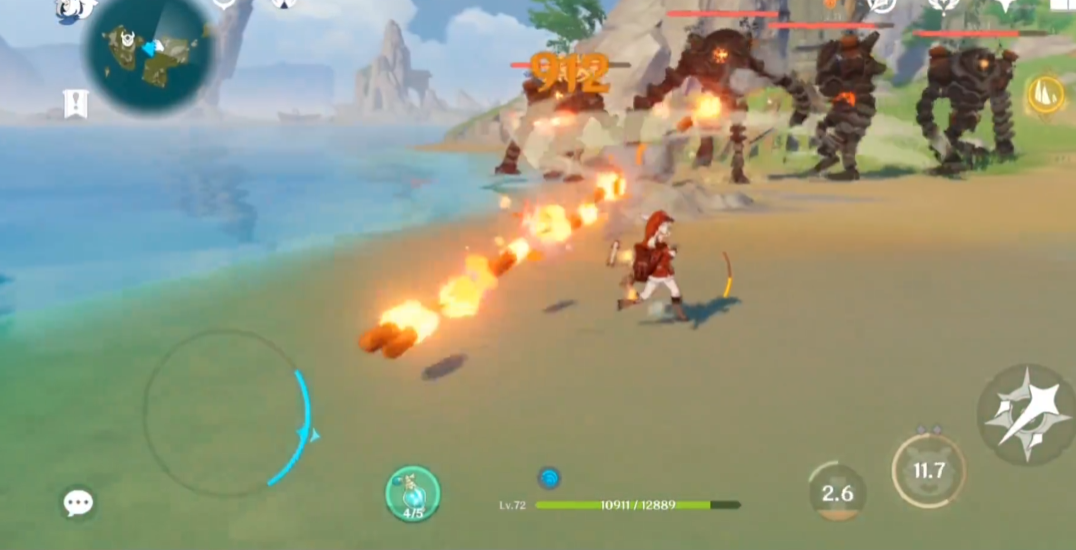This screenshot has height=550, width=1076.
Task: Use the potion gadget showing 4/5
Action: point(412,493)
